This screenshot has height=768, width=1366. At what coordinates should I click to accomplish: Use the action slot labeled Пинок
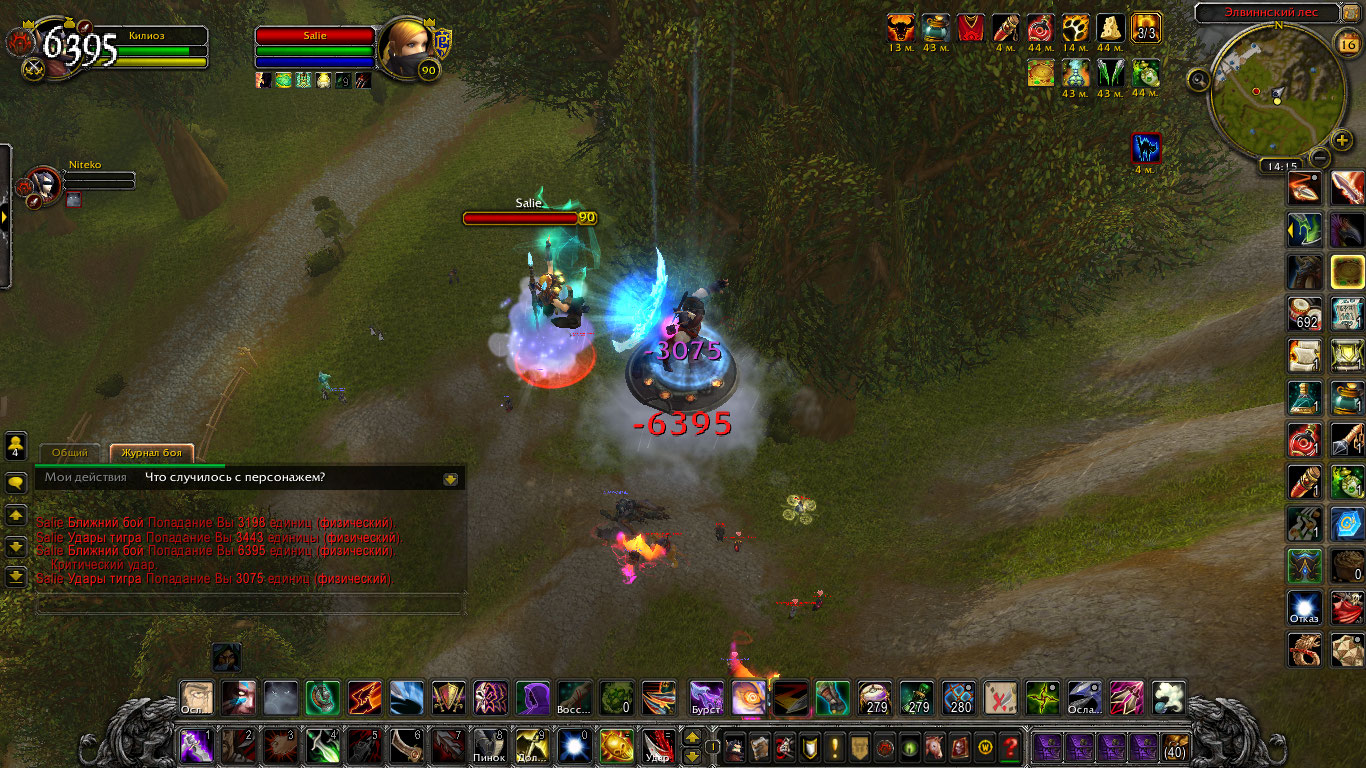(488, 746)
